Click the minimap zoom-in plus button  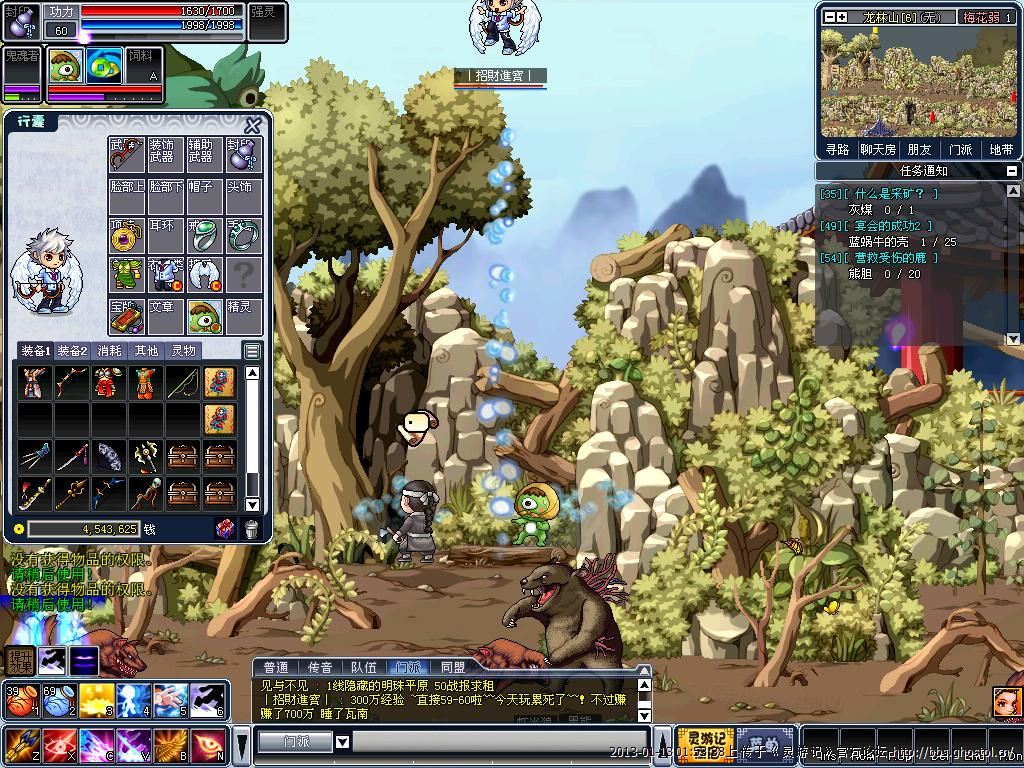(x=842, y=17)
